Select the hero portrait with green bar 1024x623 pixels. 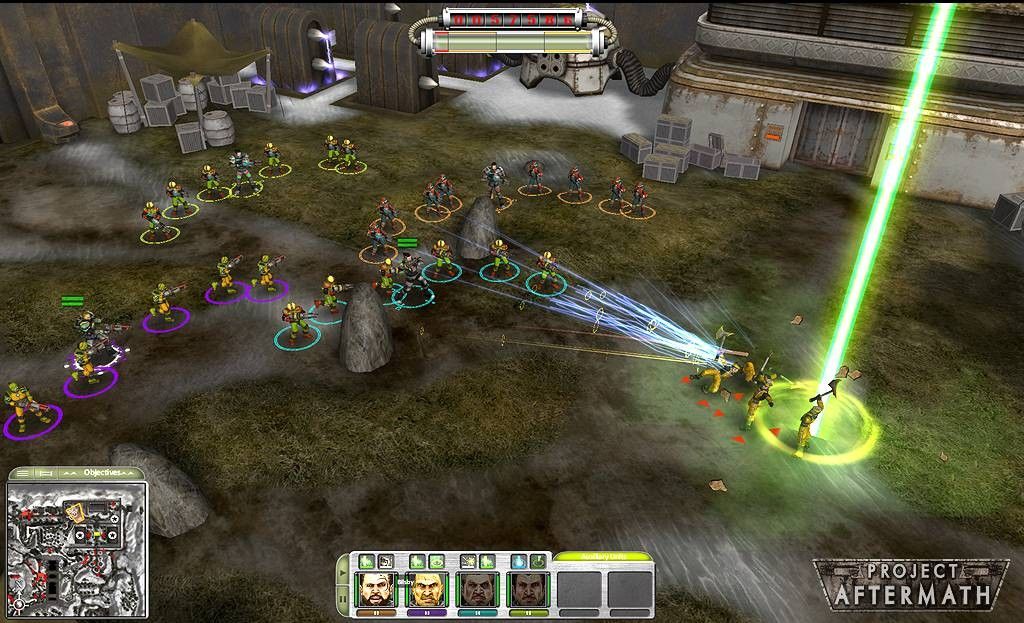(x=525, y=589)
